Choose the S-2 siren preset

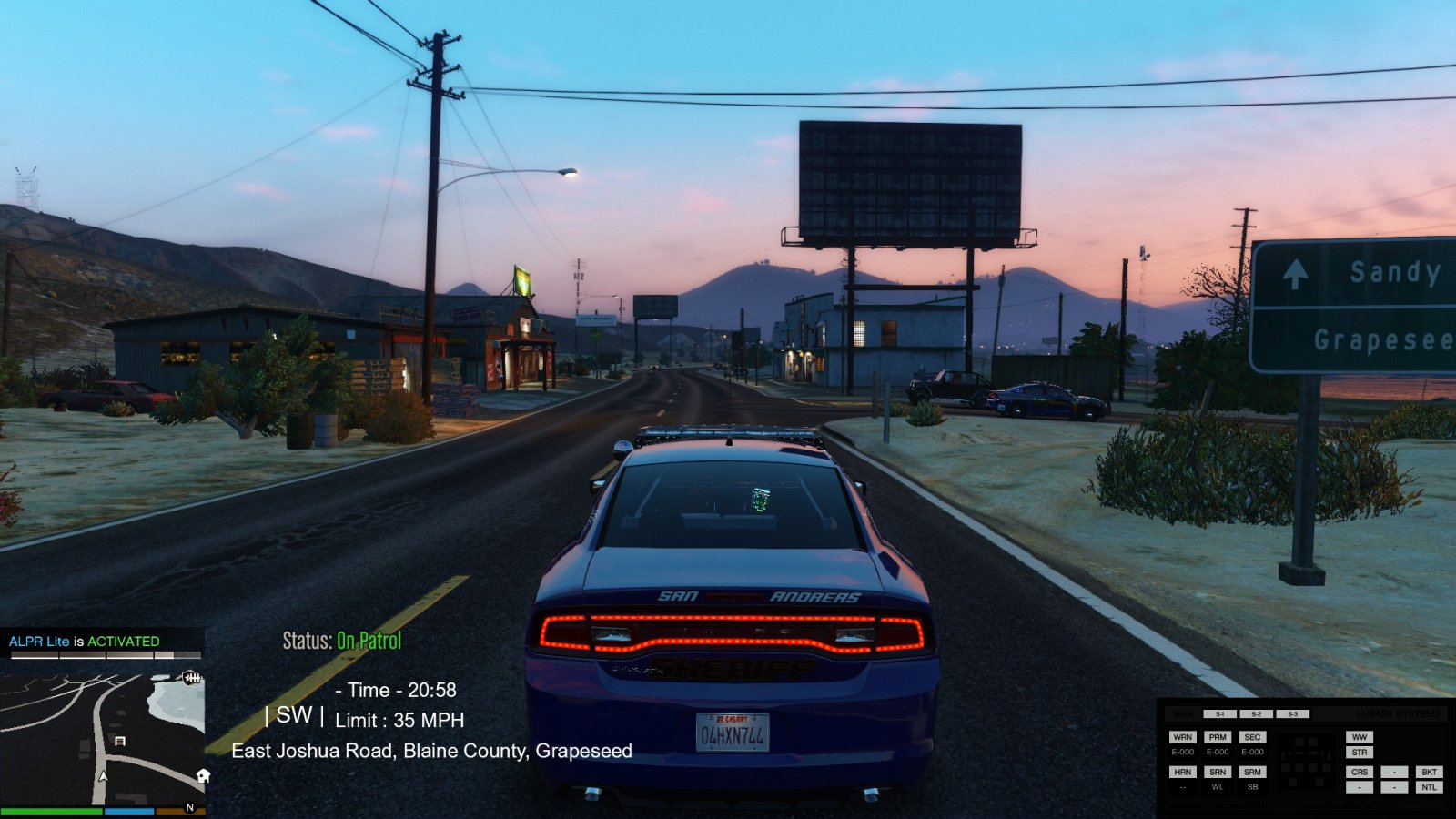pos(1256,714)
